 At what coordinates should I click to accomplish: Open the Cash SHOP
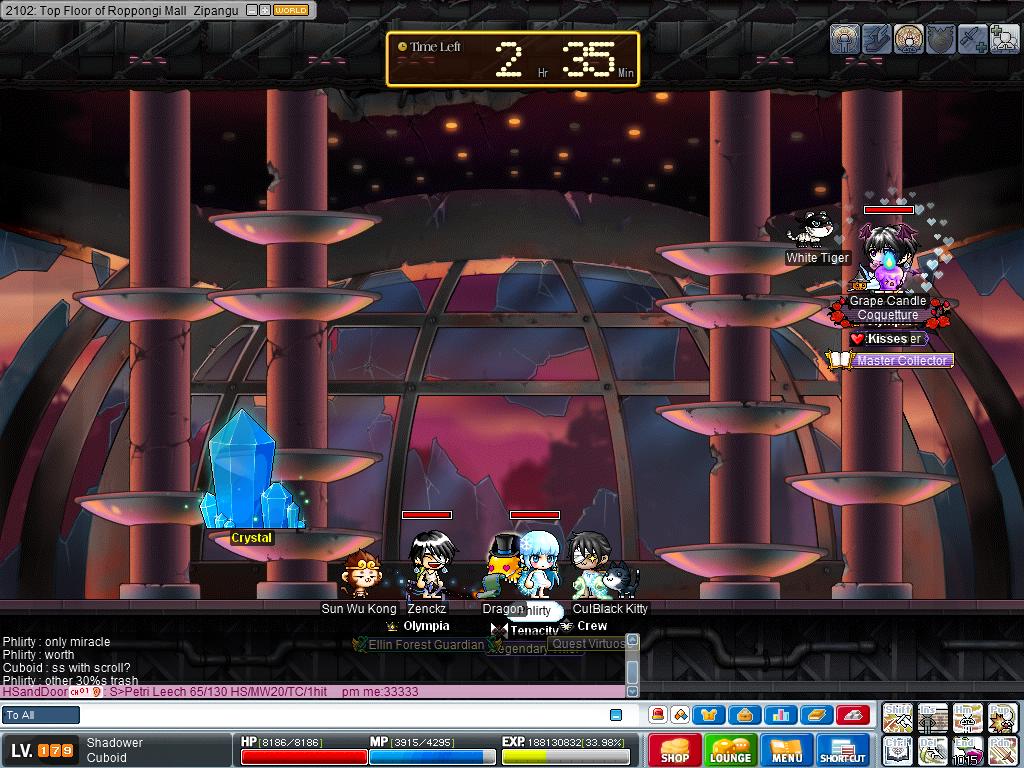click(x=674, y=750)
